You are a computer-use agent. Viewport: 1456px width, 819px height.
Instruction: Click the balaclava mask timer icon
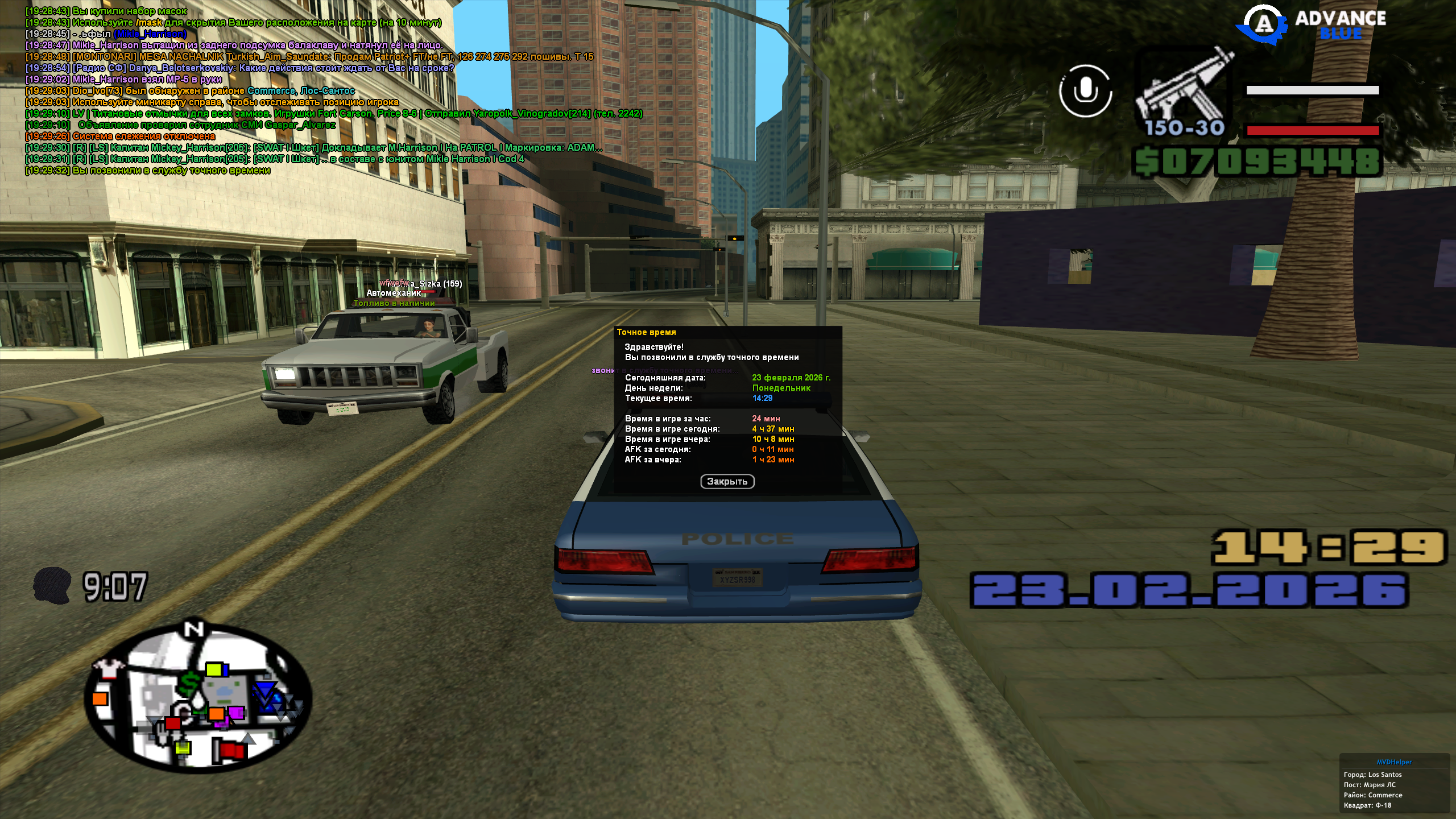point(51,585)
